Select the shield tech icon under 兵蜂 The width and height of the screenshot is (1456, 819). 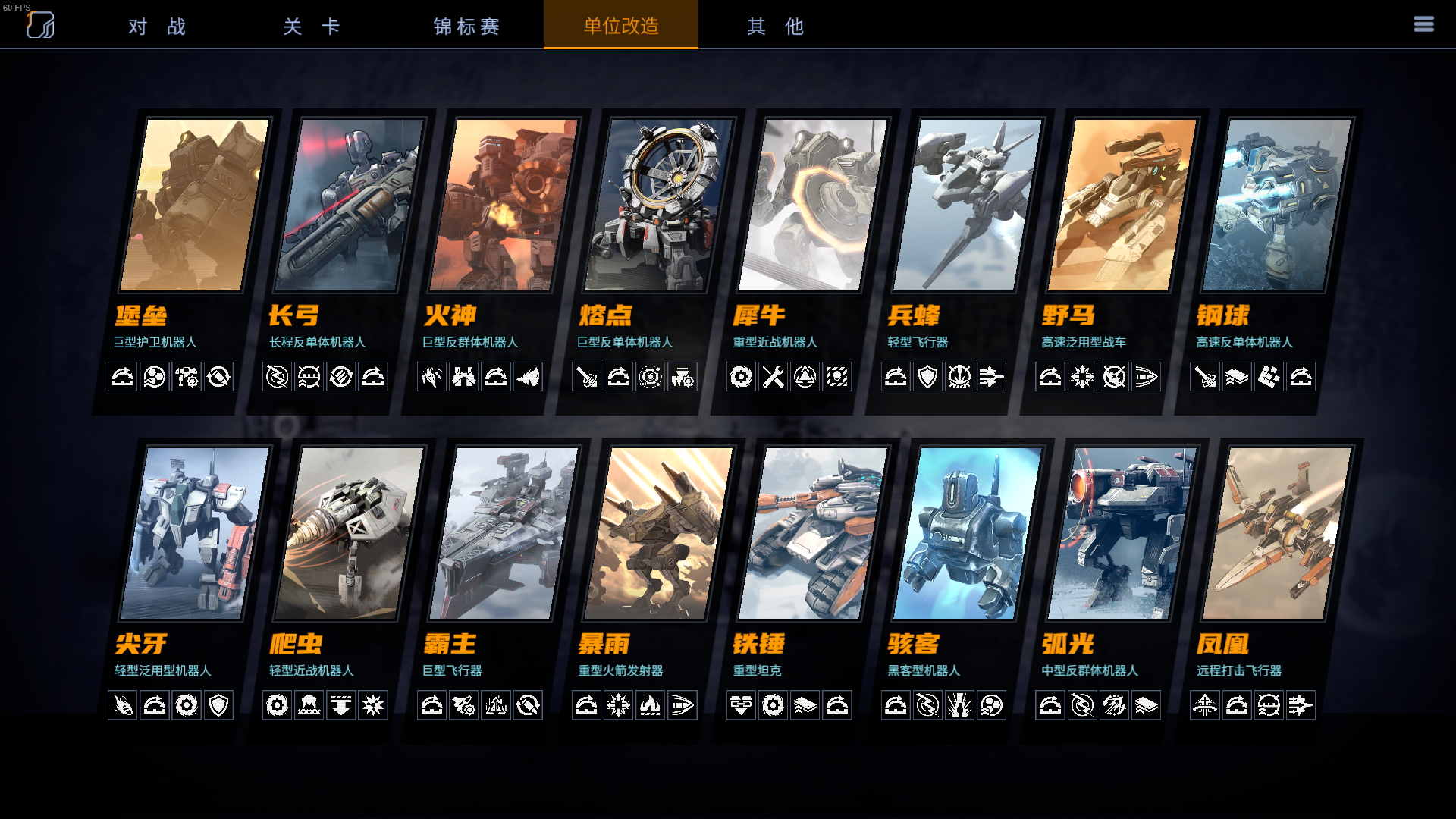click(x=928, y=377)
